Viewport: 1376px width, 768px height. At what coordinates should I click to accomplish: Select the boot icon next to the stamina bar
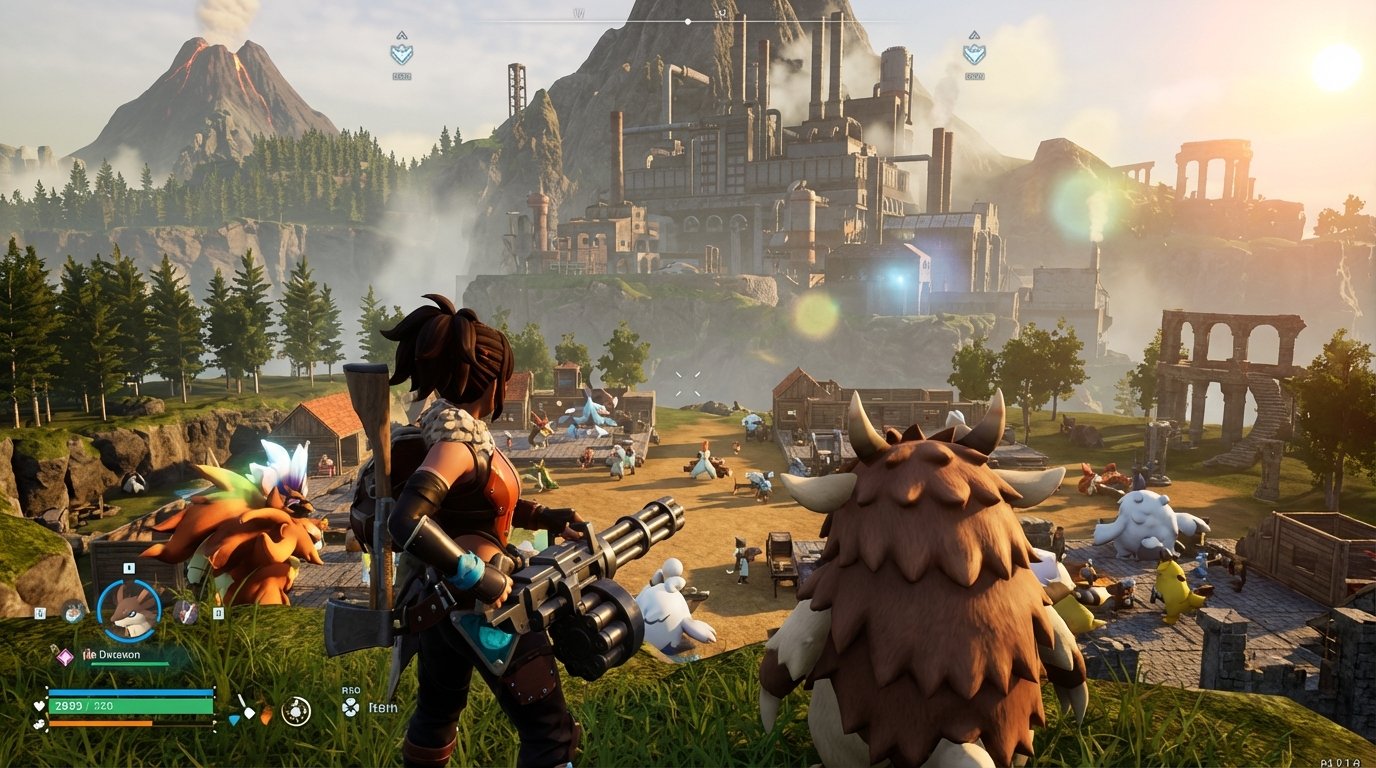pos(40,724)
